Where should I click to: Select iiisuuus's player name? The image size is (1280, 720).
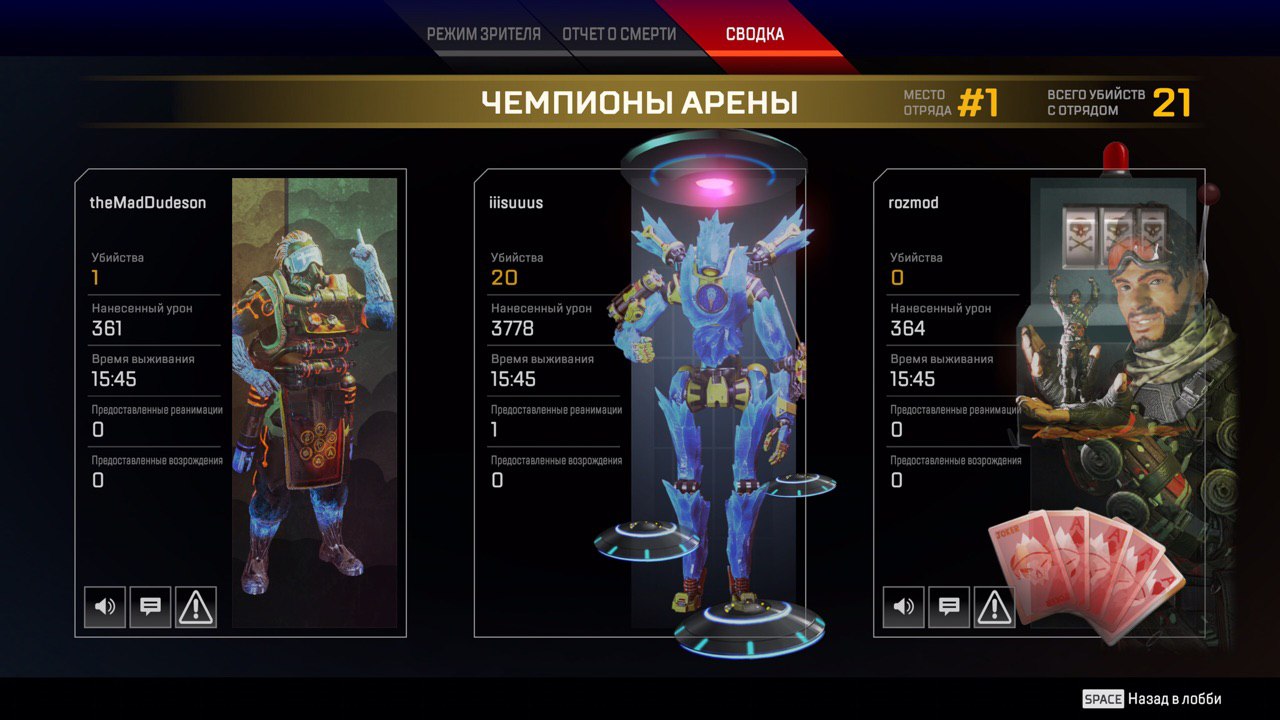tap(517, 203)
